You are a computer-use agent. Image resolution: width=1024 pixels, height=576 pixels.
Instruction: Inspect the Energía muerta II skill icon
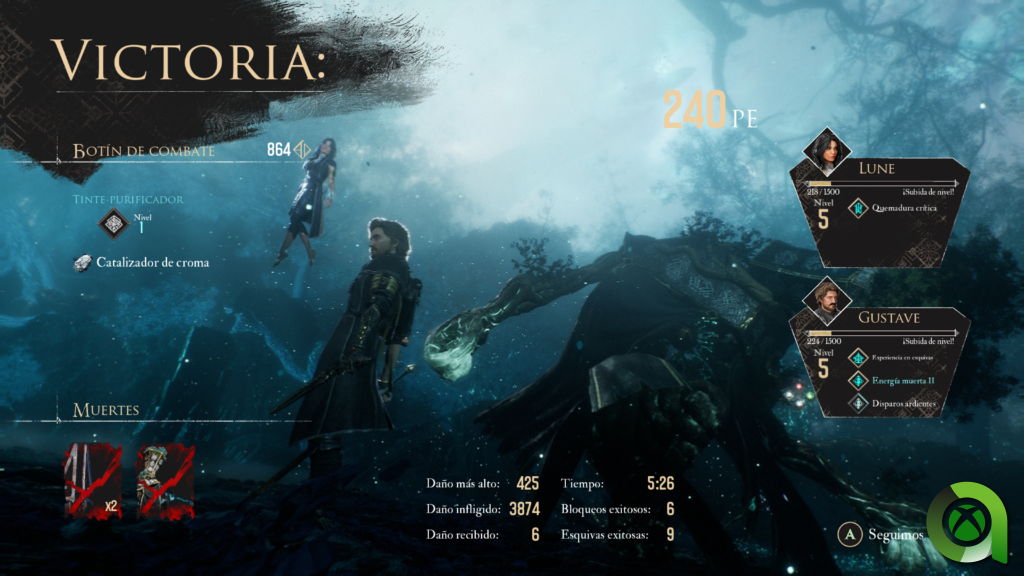[x=858, y=380]
